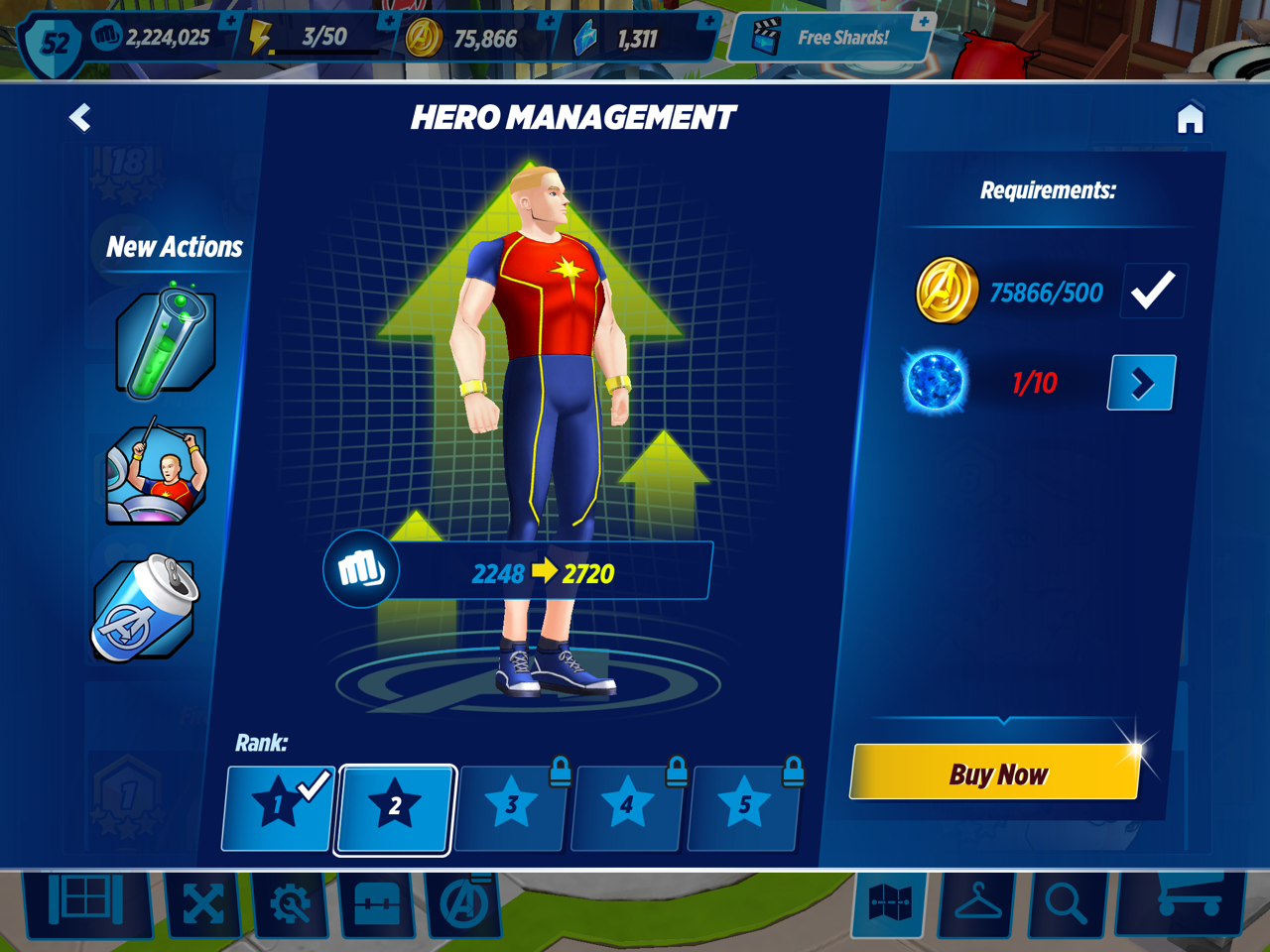Image resolution: width=1270 pixels, height=952 pixels.
Task: Add more gold Avengers coins
Action: coord(548,20)
